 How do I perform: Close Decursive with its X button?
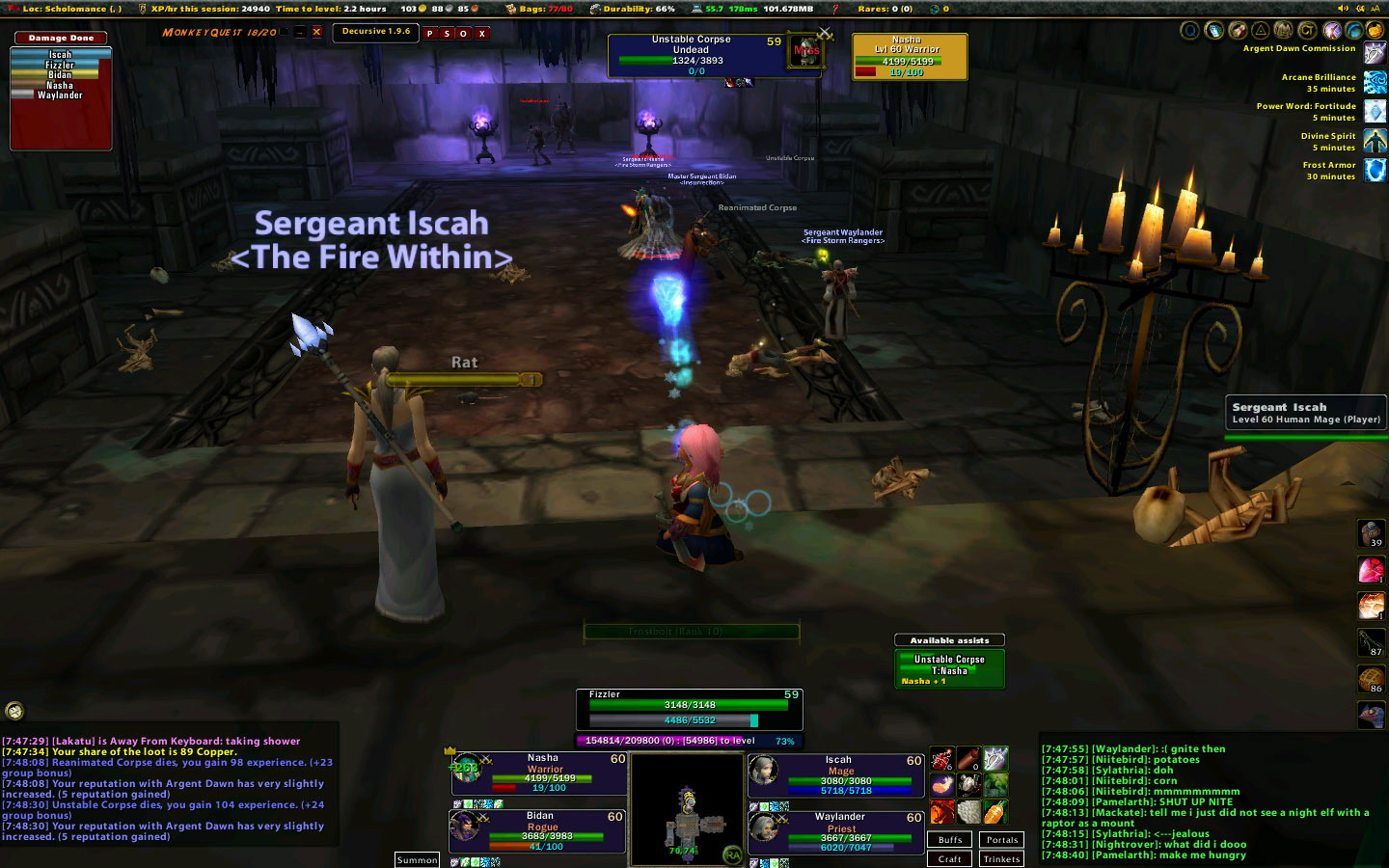coord(482,34)
